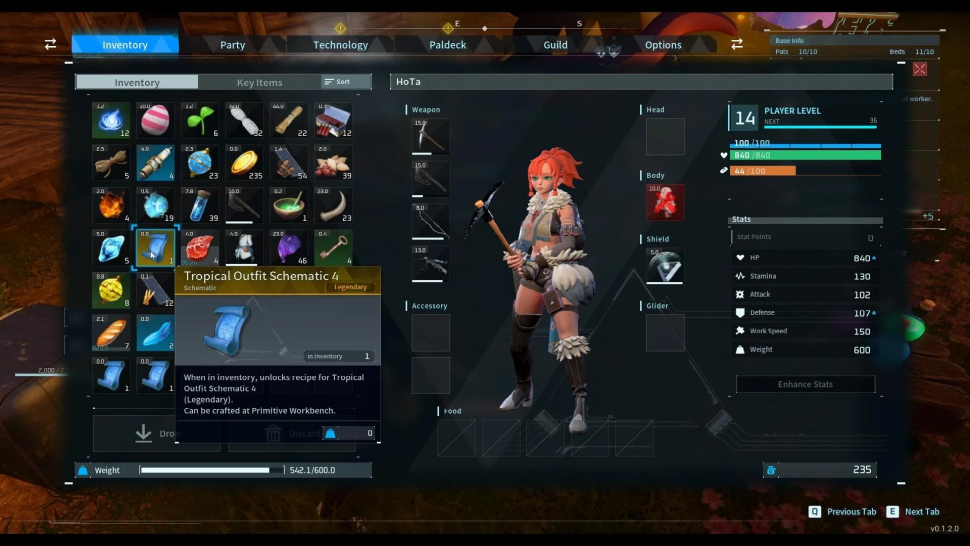
Task: Go to the Paldeck tab
Action: [447, 45]
